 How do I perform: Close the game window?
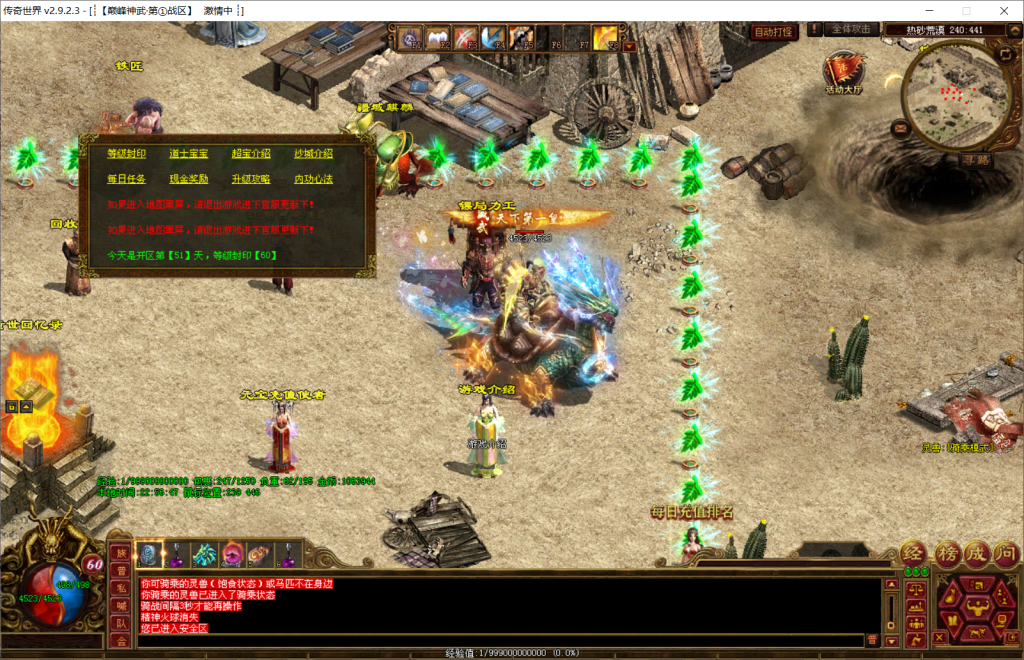click(1002, 10)
